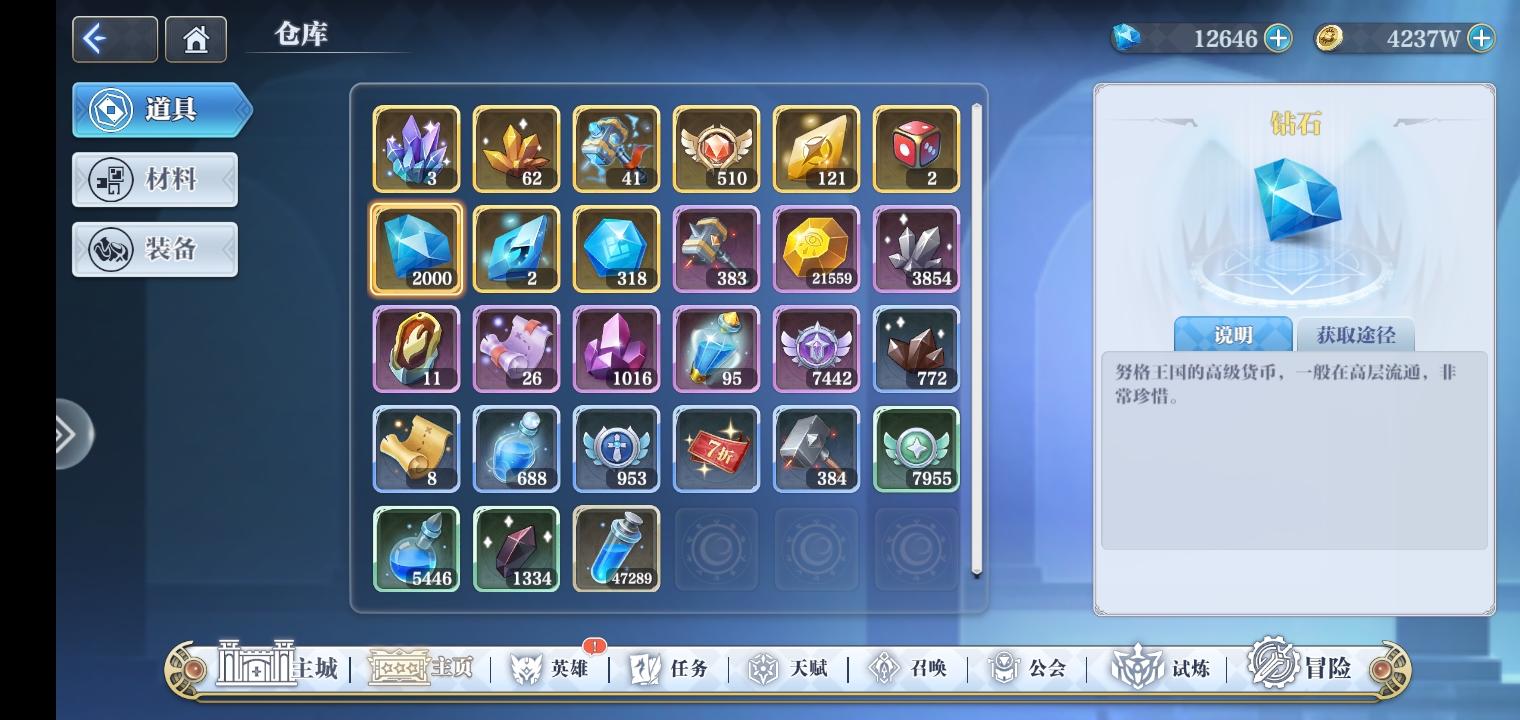Open the 装备 sidebar tab
The image size is (1520, 720).
click(154, 248)
